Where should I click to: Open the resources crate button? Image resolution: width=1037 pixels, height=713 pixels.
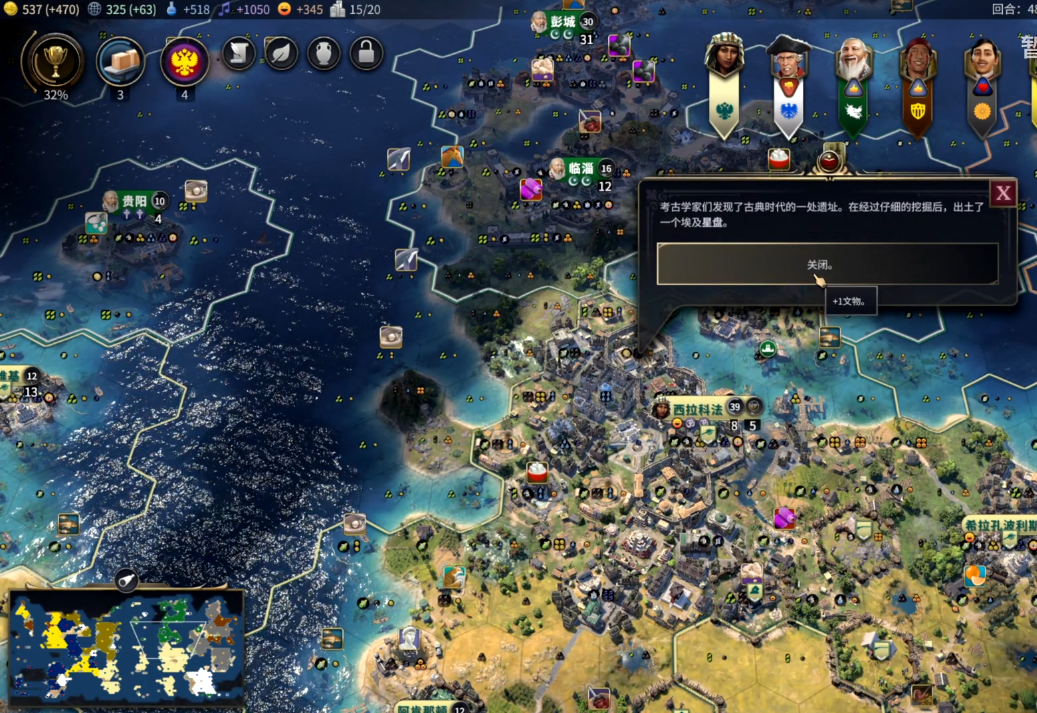click(120, 62)
